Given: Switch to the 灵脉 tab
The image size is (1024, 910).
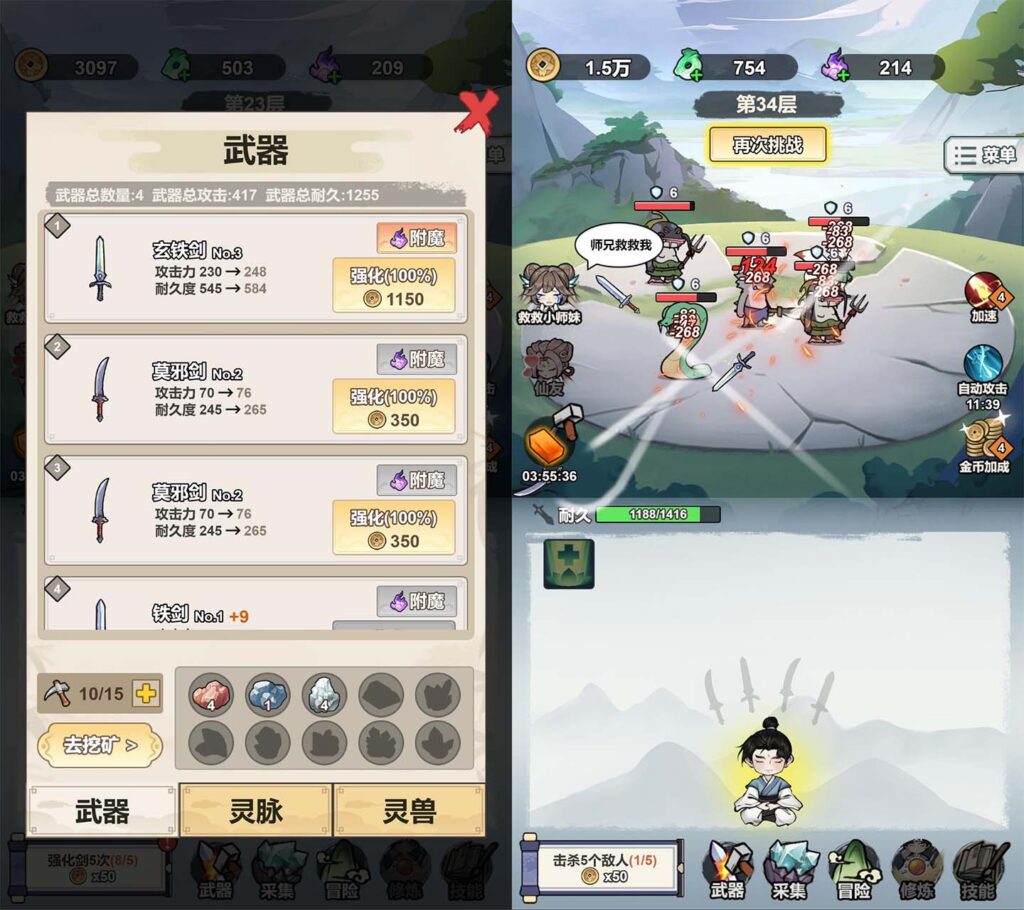Looking at the screenshot, I should 256,811.
